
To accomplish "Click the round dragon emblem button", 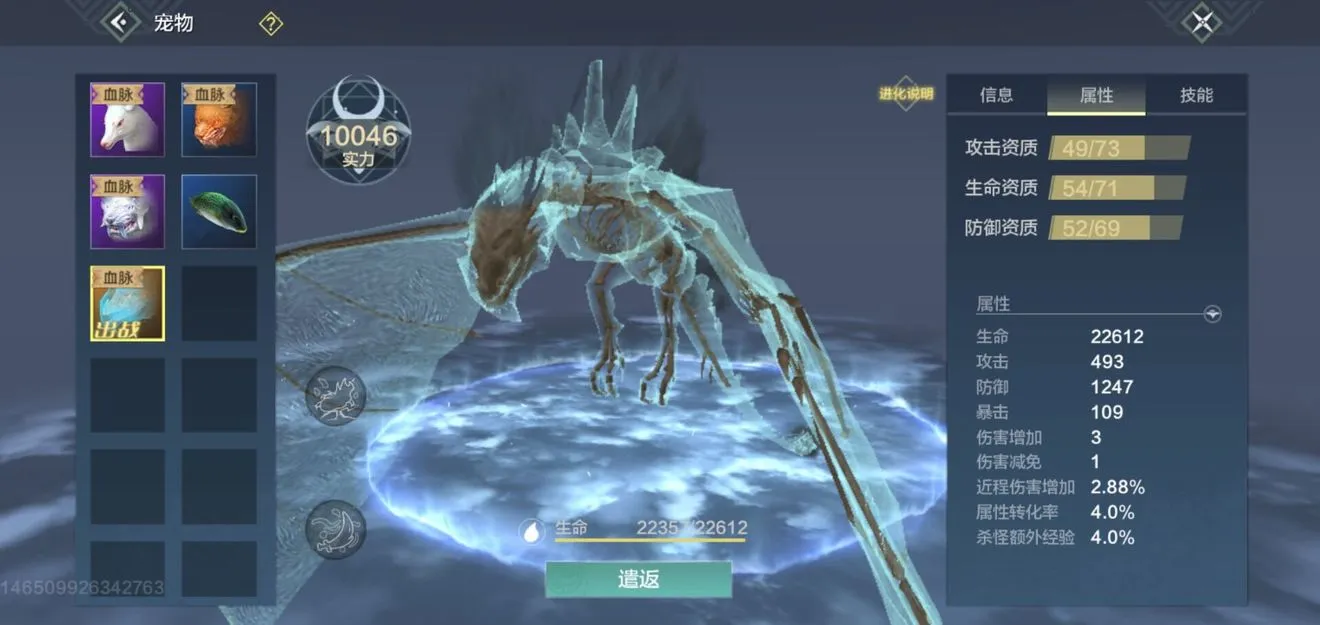I will pos(336,396).
